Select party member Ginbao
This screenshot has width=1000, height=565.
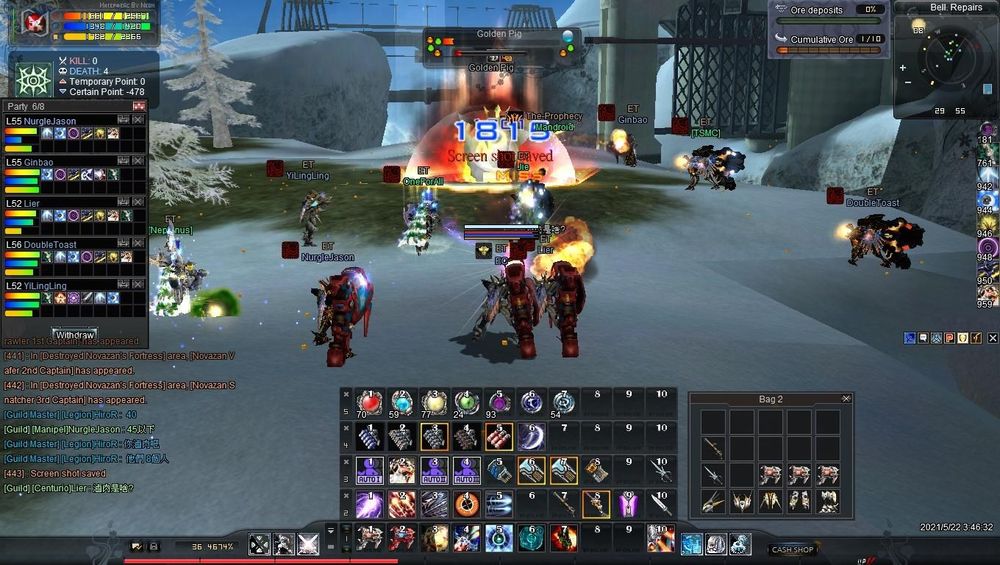coord(40,162)
